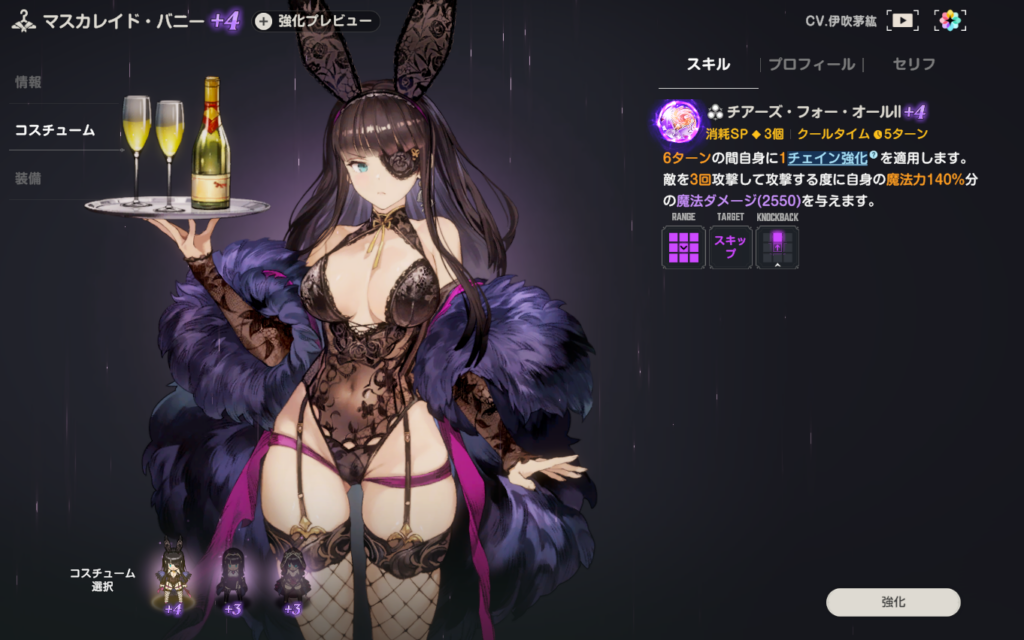Viewport: 1024px width, 640px height.
Task: Click the rainbow flower icon
Action: (949, 20)
